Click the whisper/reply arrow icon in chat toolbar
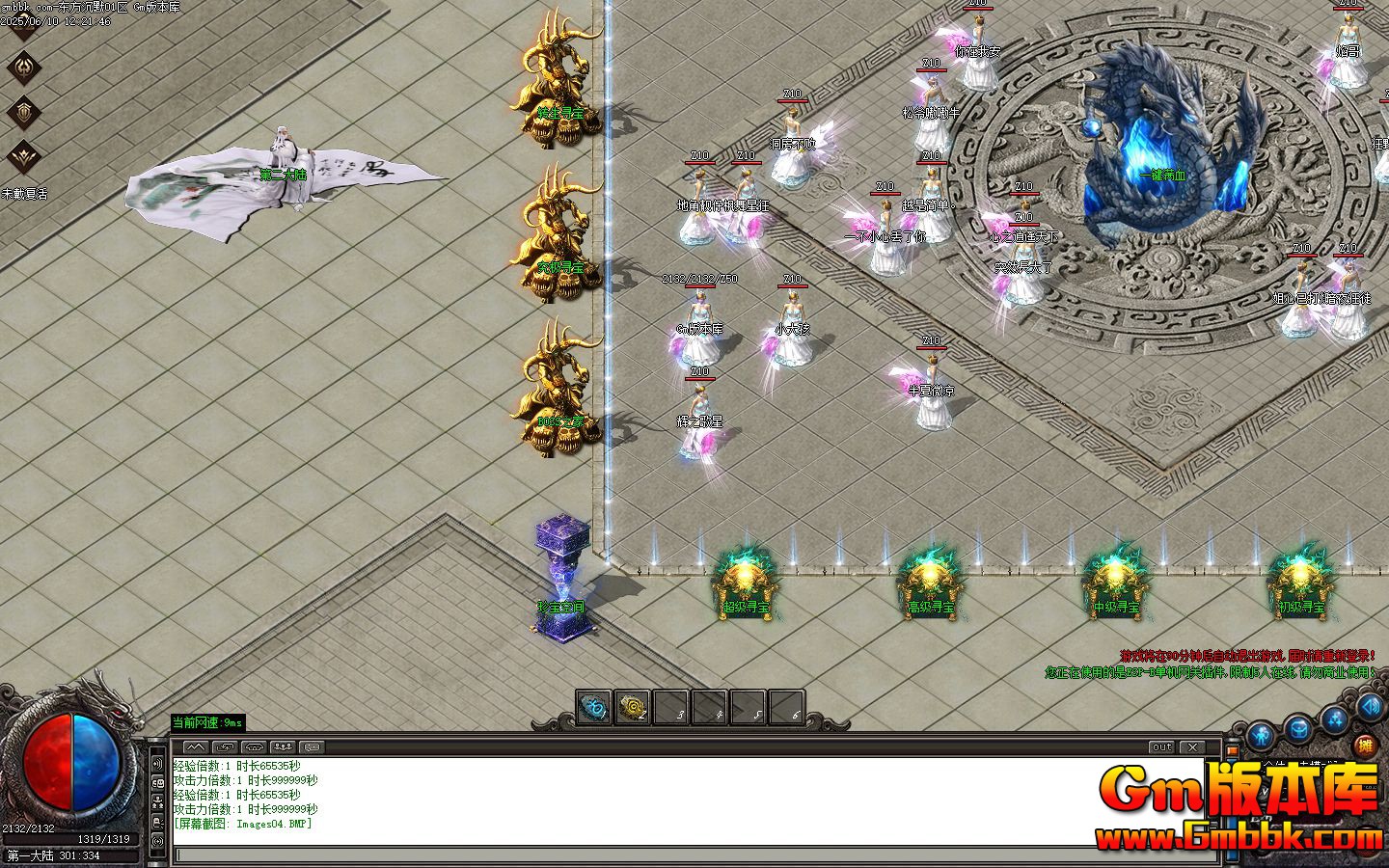The width and height of the screenshot is (1389, 868). point(225,746)
